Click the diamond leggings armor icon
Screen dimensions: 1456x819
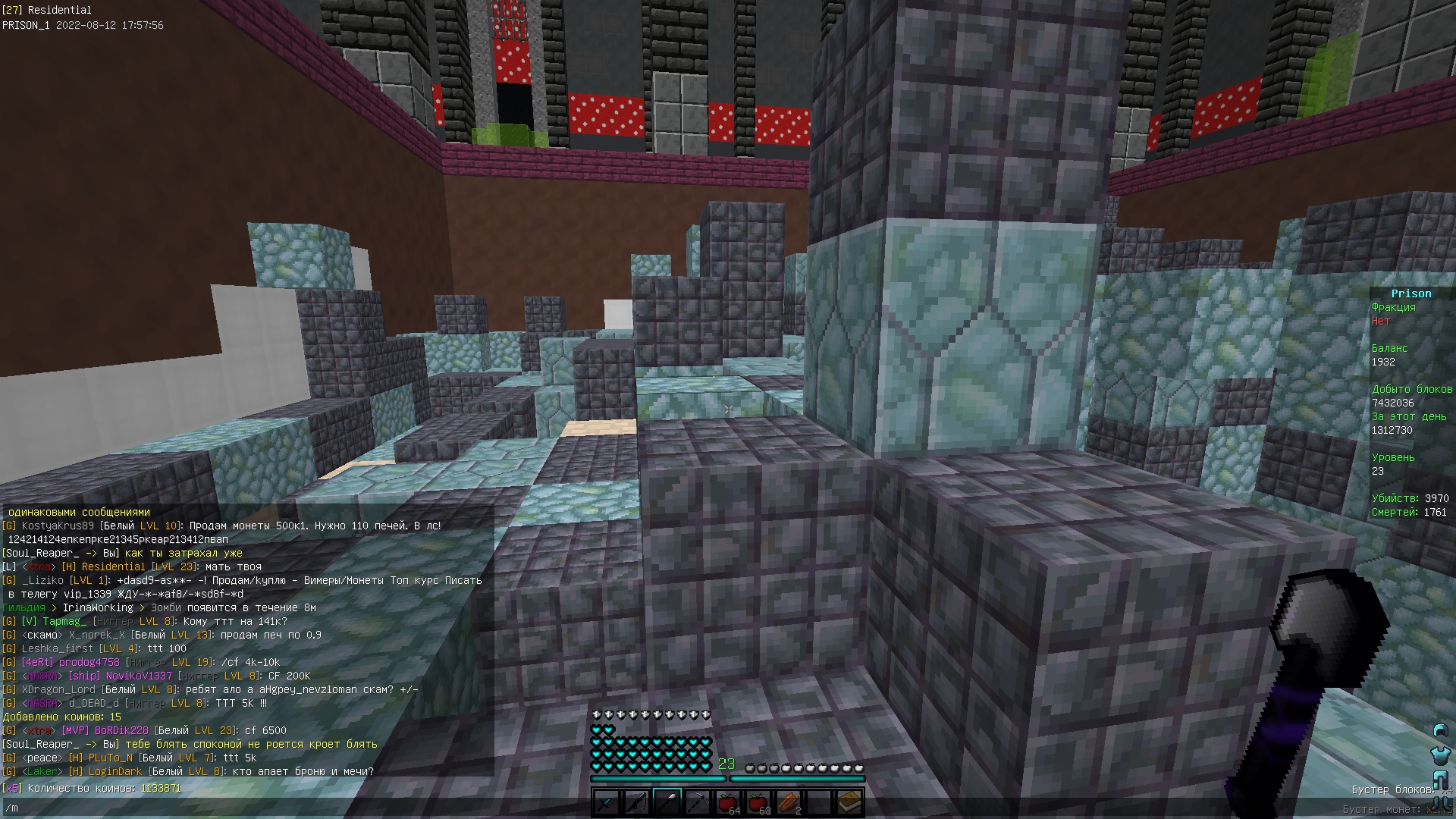(1440, 780)
